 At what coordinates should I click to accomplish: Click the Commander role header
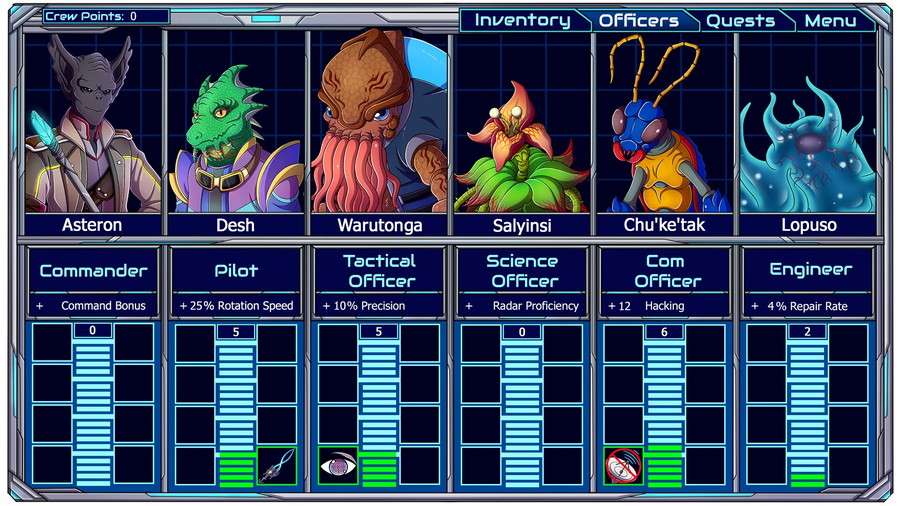(93, 270)
